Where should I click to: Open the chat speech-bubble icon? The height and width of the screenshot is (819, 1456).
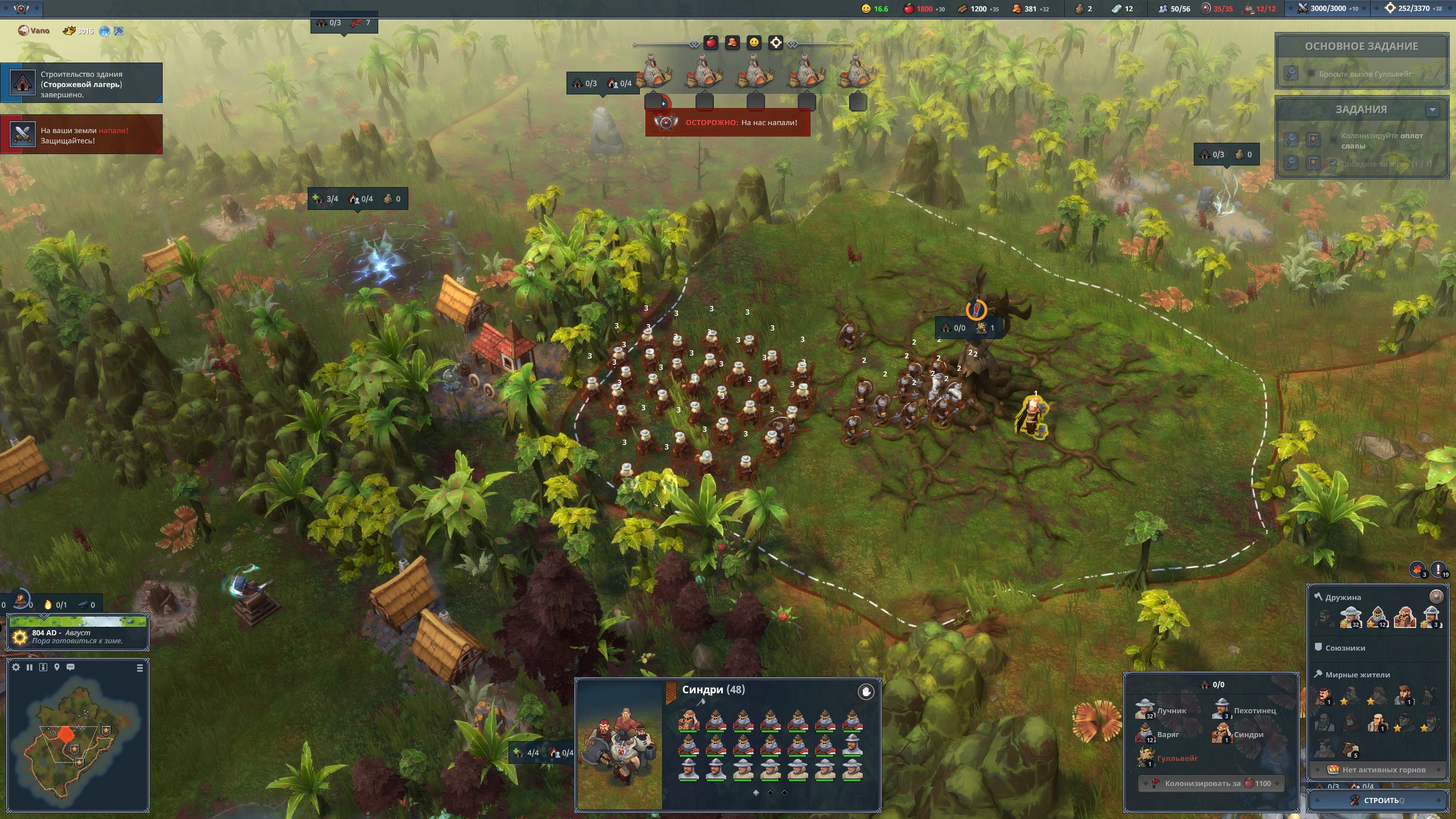pos(71,667)
